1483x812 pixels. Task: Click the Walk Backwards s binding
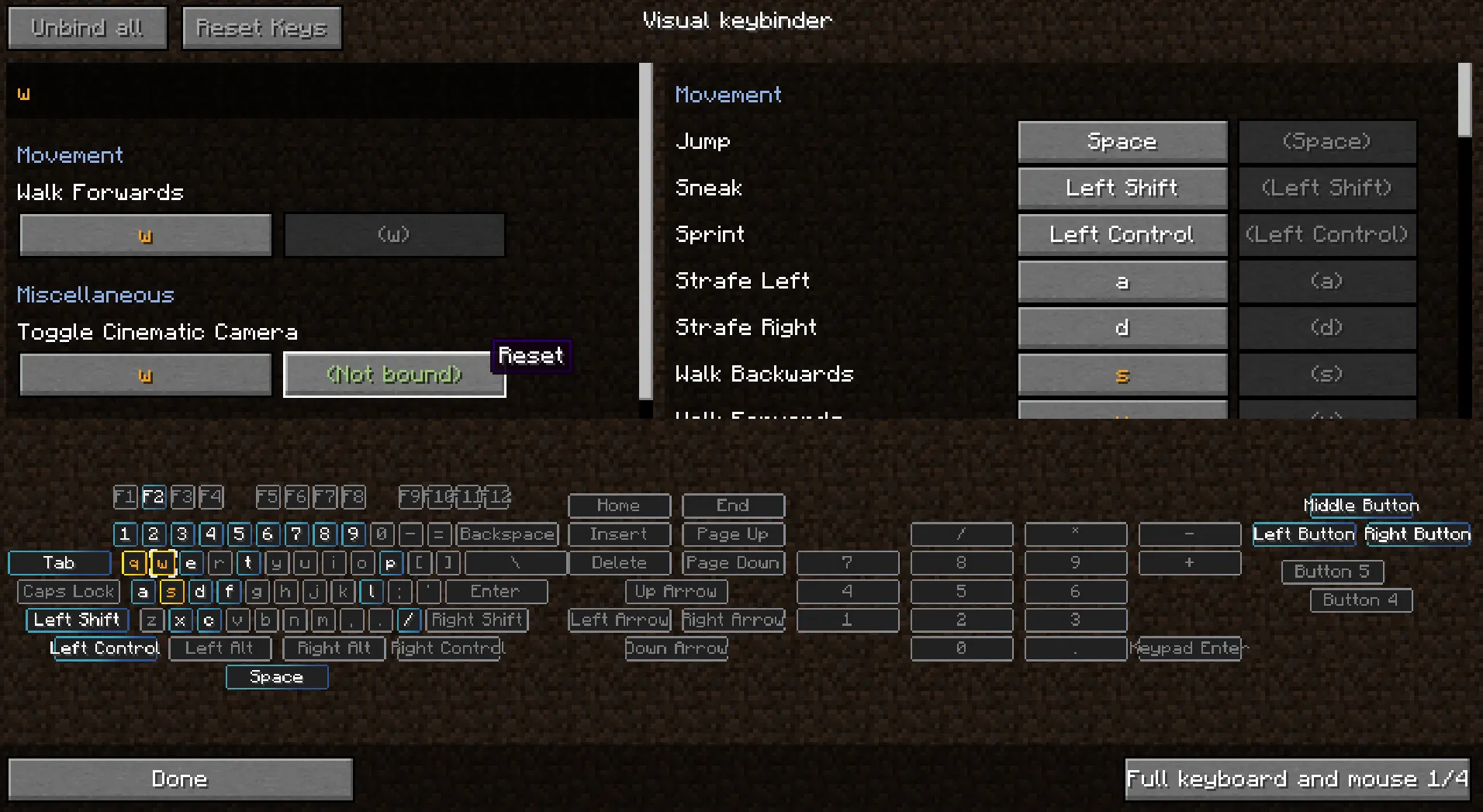[1122, 374]
